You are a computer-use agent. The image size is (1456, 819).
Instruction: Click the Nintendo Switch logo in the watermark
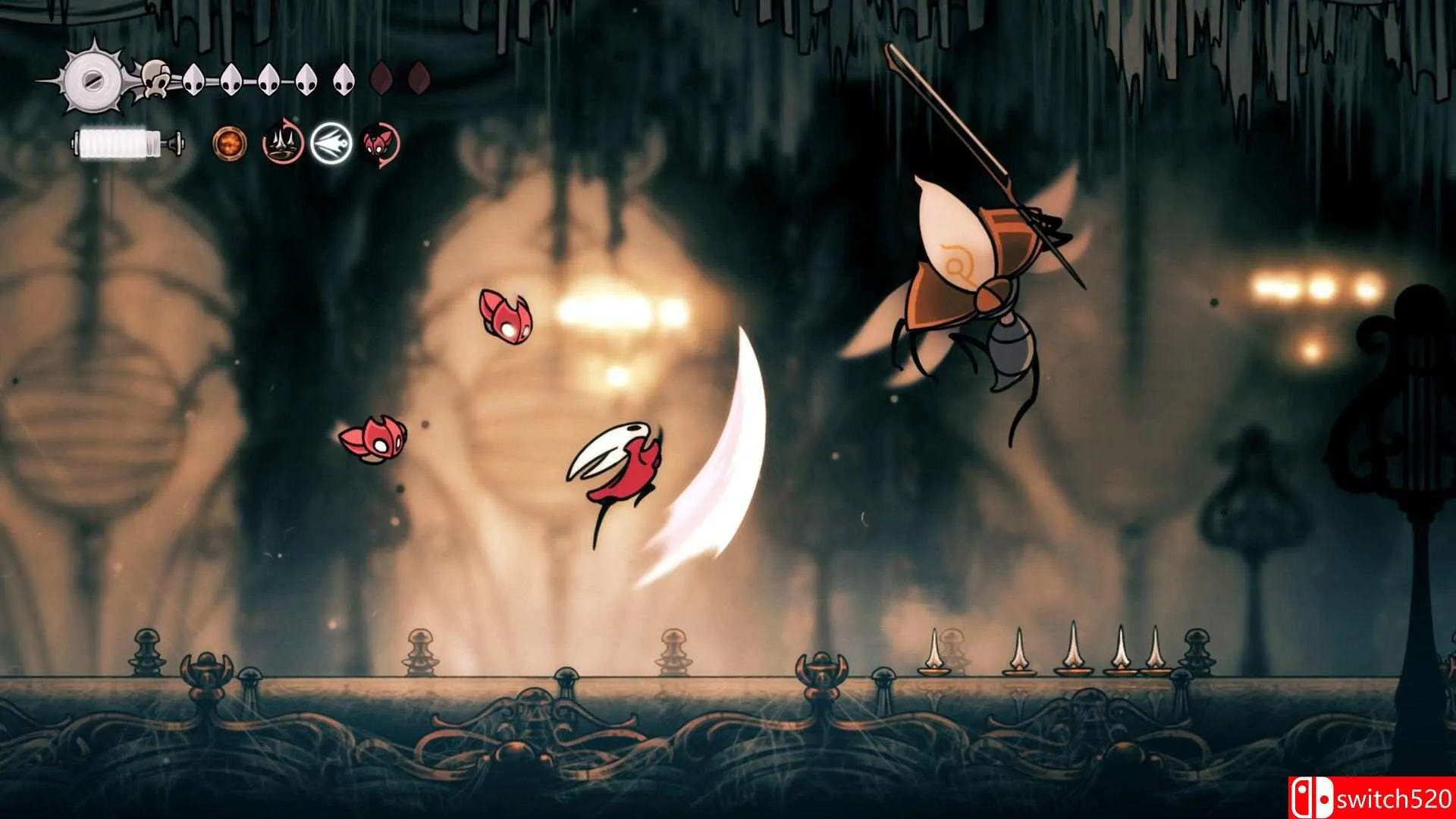[1313, 796]
